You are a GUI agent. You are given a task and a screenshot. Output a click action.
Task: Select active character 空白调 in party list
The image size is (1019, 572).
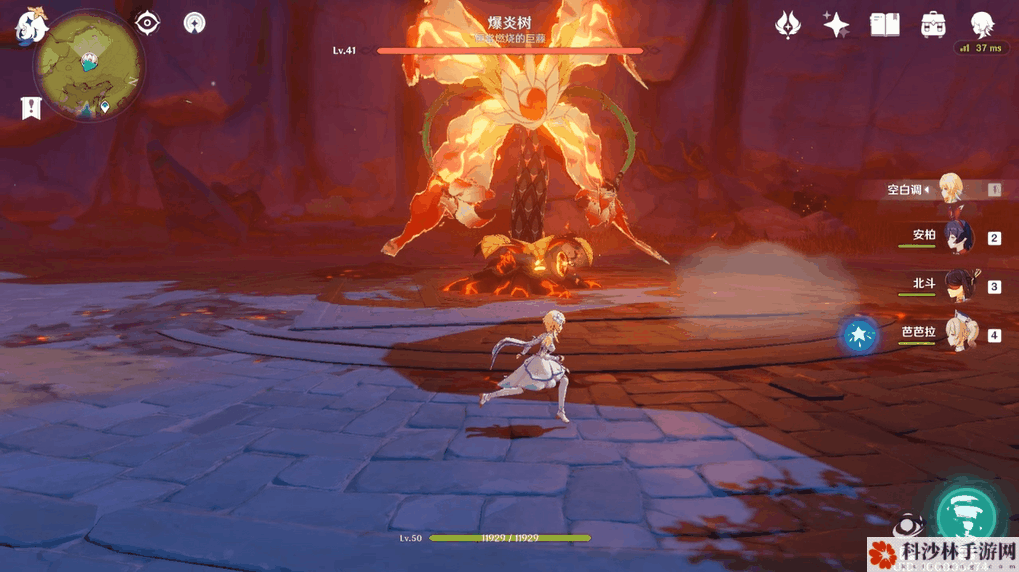tap(950, 189)
